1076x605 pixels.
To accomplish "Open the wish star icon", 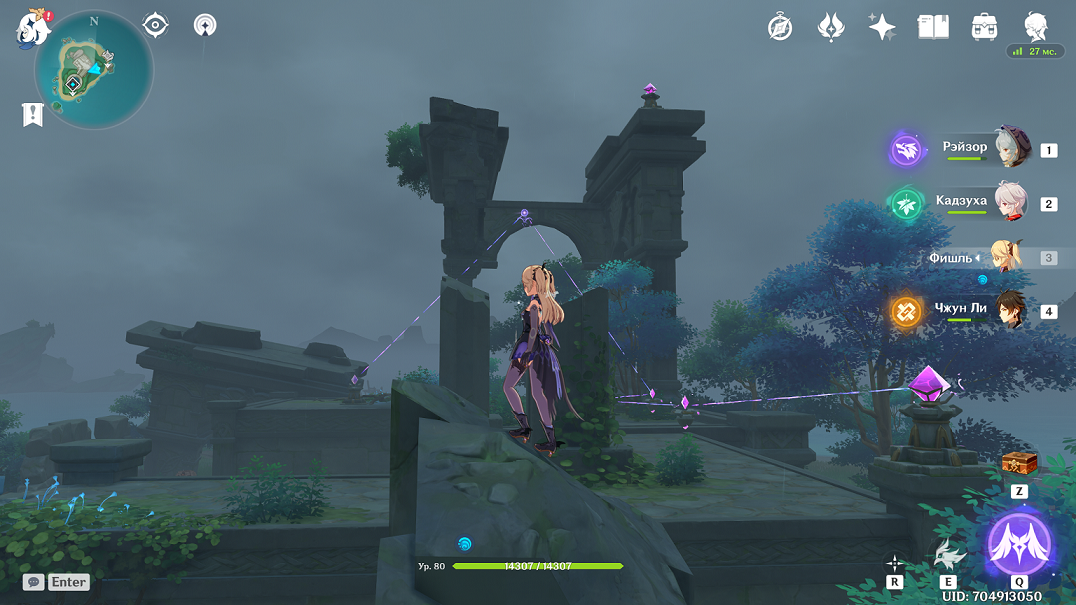I will (882, 27).
